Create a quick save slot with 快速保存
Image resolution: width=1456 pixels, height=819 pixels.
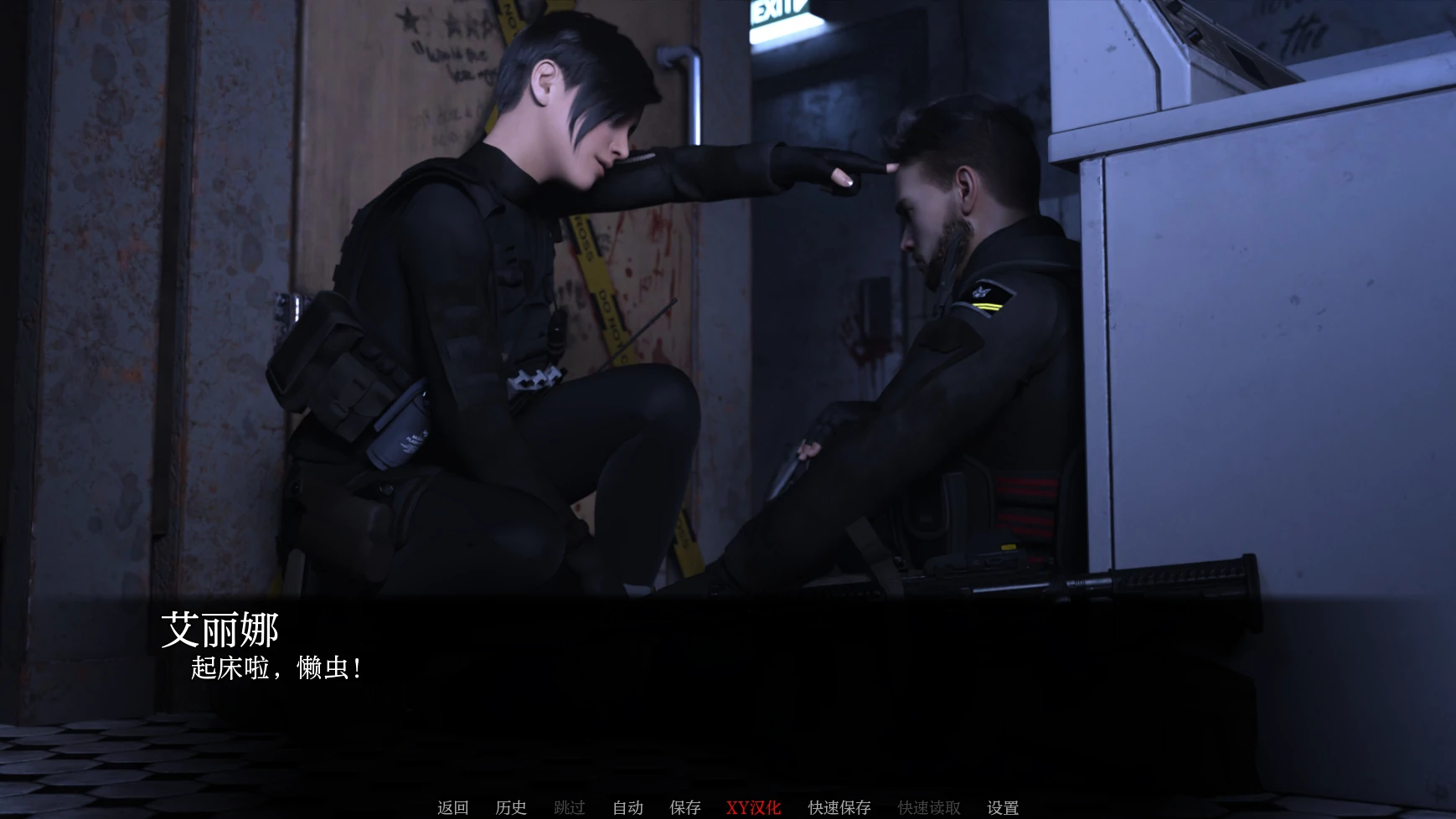[x=838, y=807]
